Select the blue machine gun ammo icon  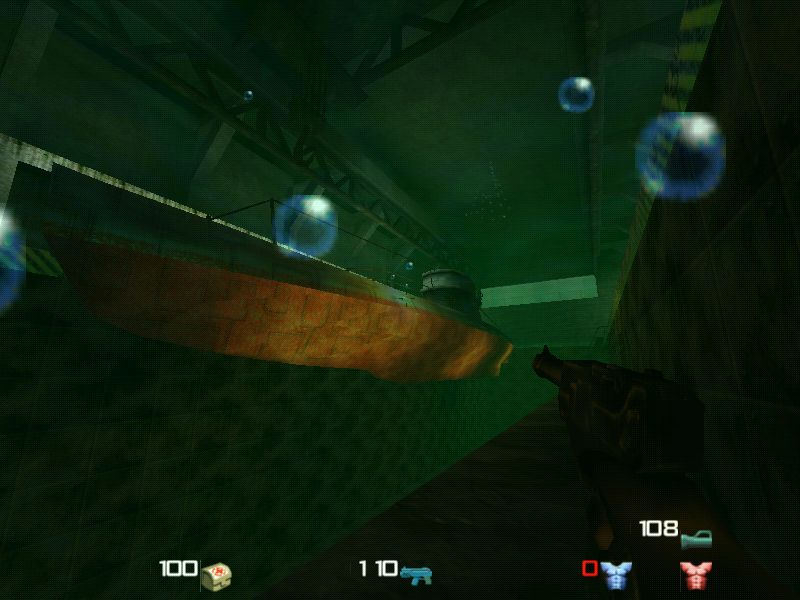coord(415,573)
